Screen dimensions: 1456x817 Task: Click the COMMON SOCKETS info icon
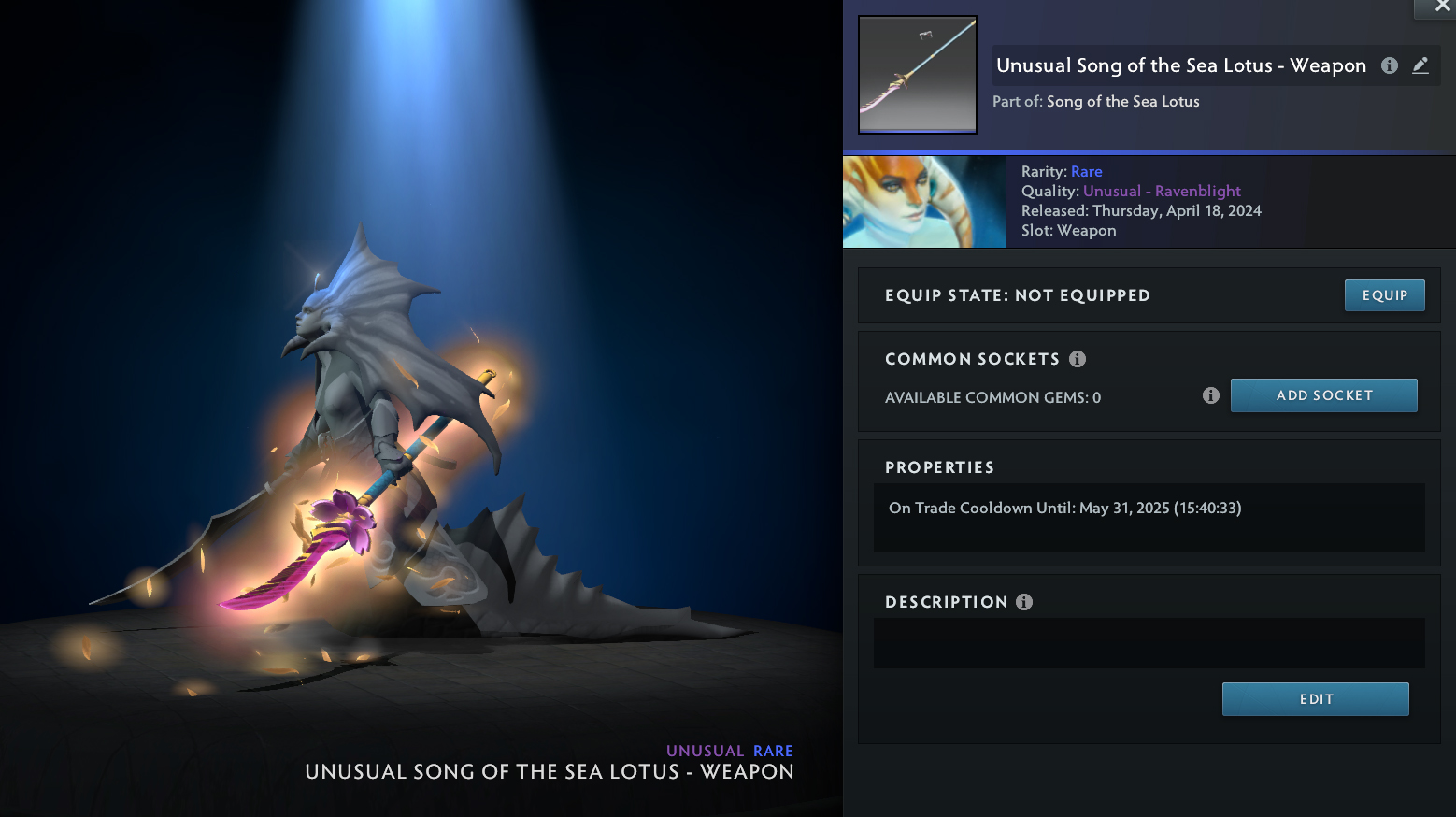click(1078, 358)
